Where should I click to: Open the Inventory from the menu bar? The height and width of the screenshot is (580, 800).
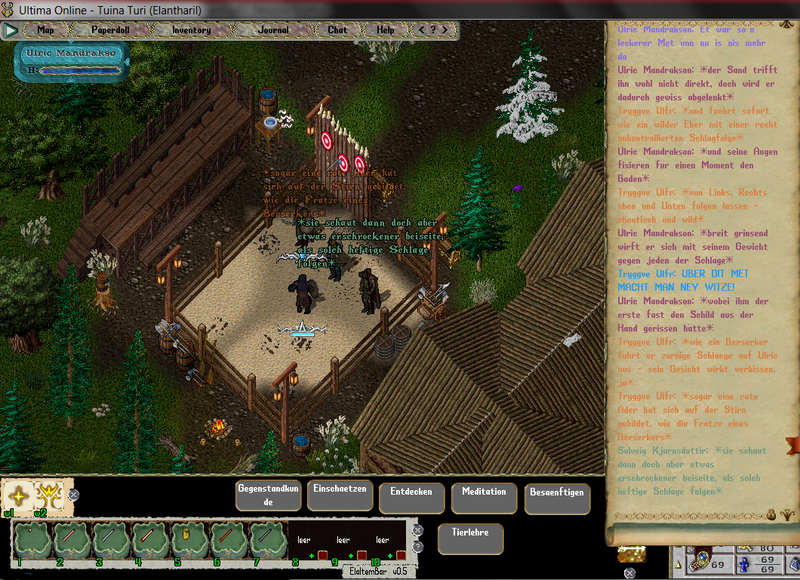191,30
